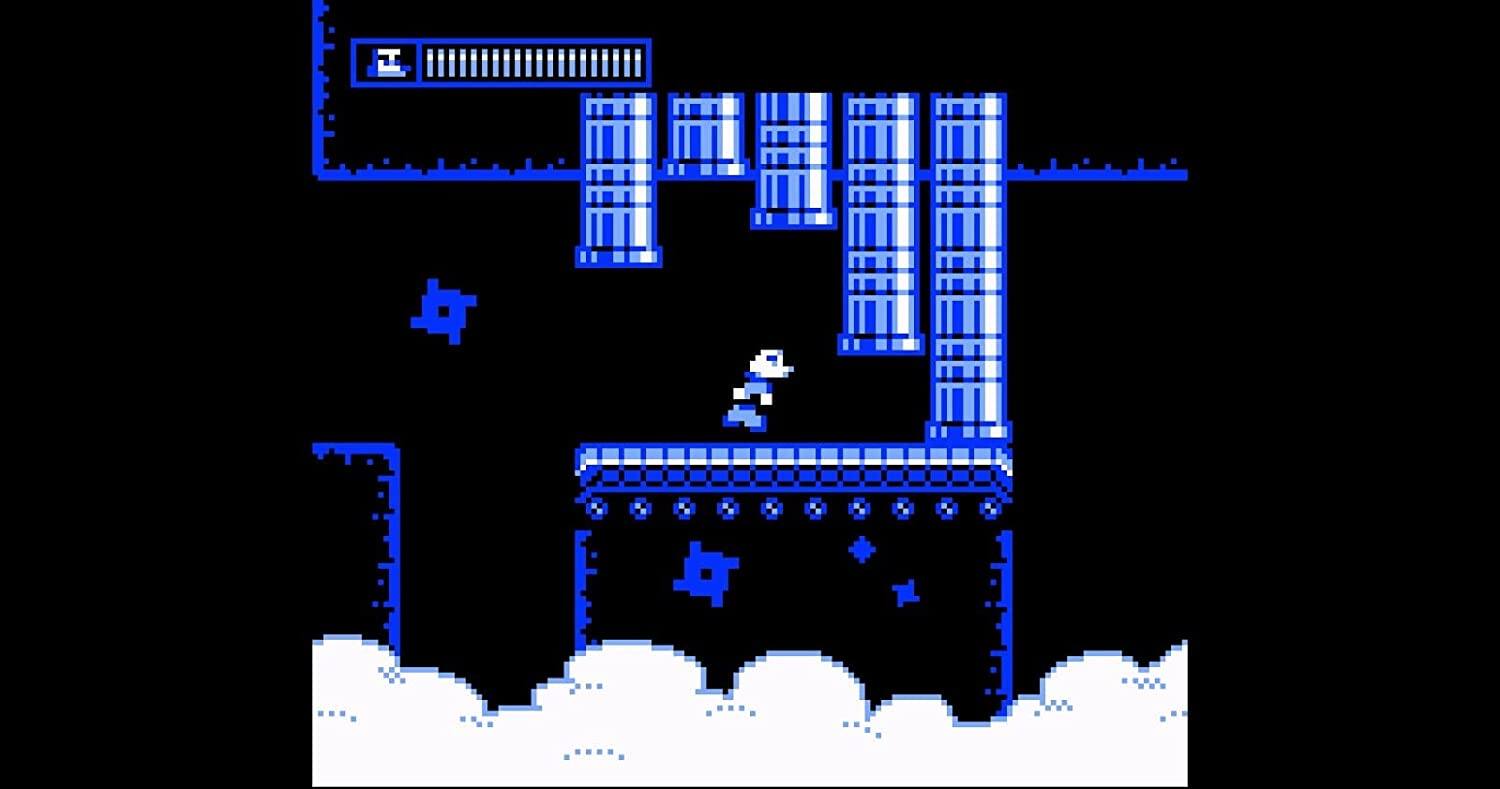The height and width of the screenshot is (789, 1500).
Task: Click the player sprite icon in the HUD
Action: click(387, 61)
